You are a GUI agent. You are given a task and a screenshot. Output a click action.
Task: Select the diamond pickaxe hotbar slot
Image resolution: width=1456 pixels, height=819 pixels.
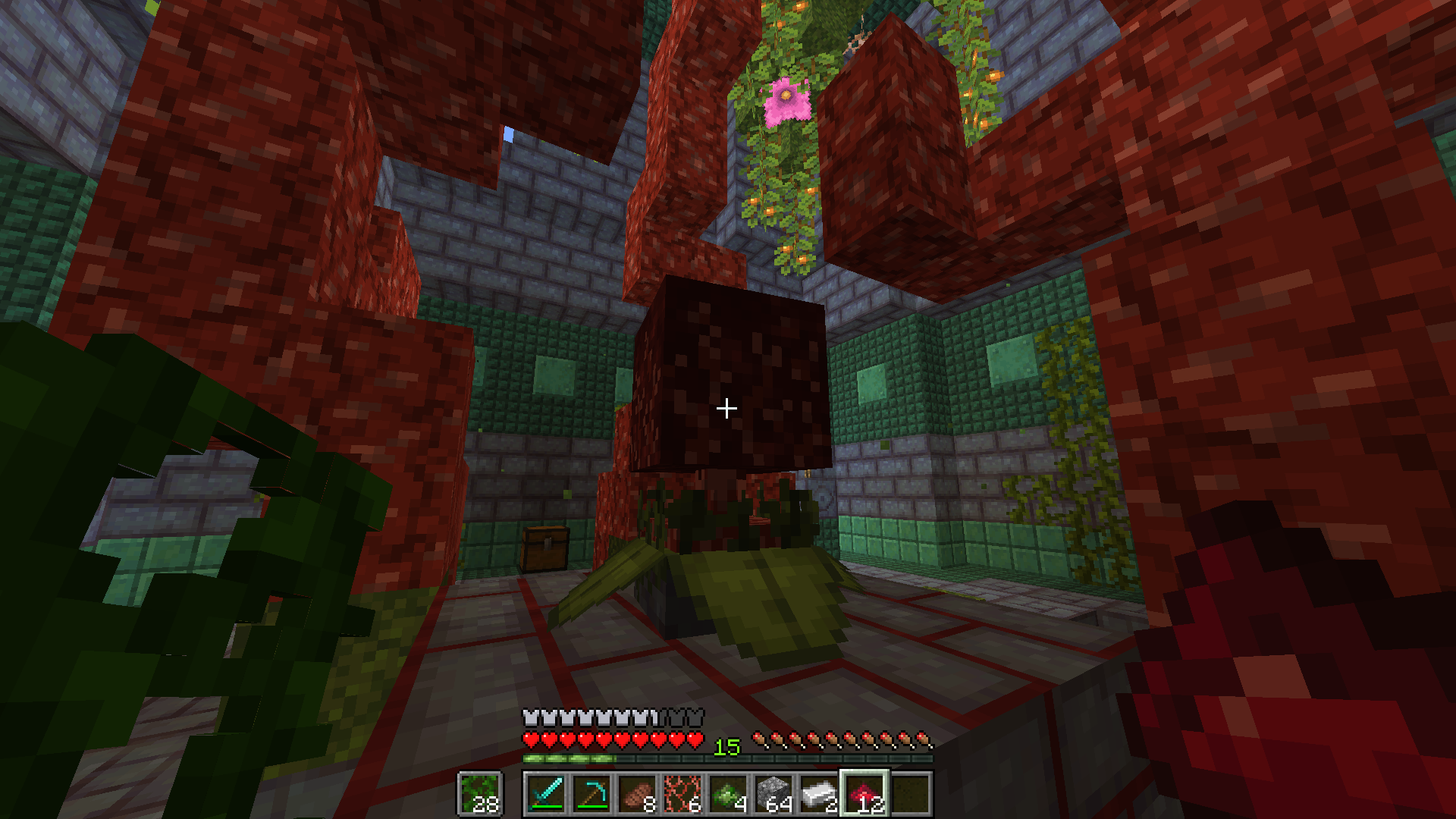tap(591, 794)
